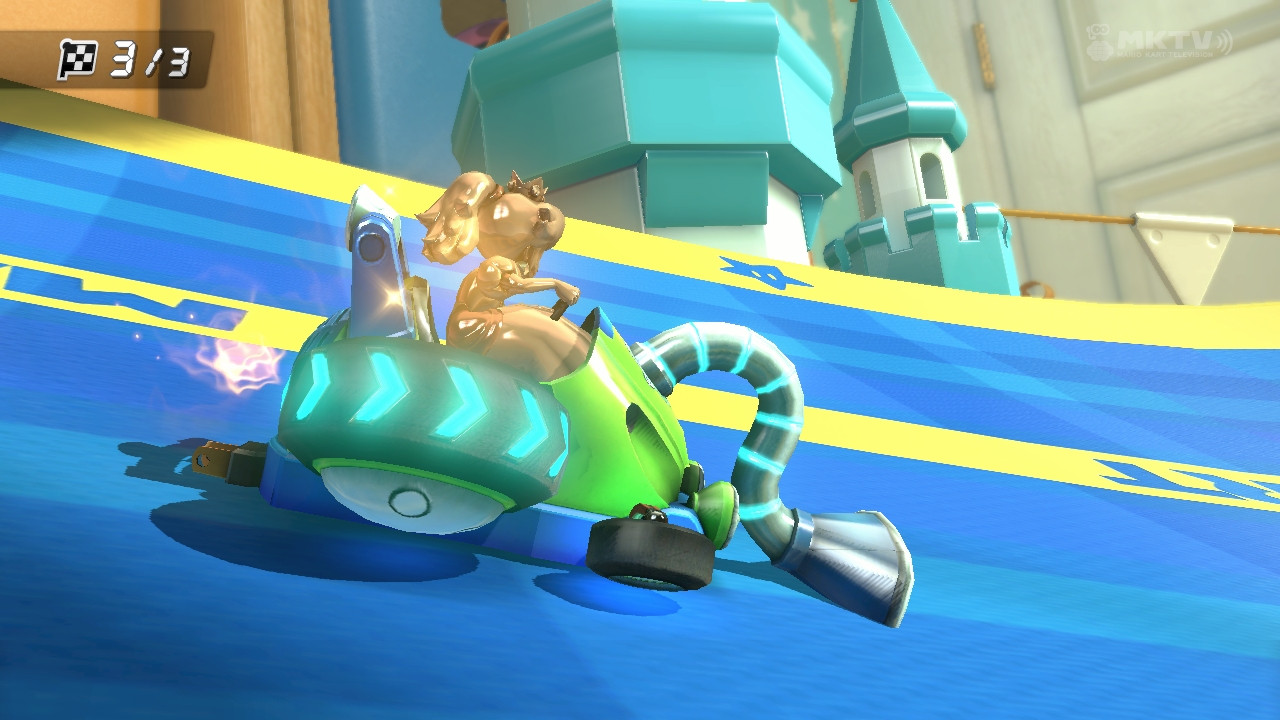Toggle the MKTV watermark visibility
The image size is (1280, 720).
(x=1165, y=38)
